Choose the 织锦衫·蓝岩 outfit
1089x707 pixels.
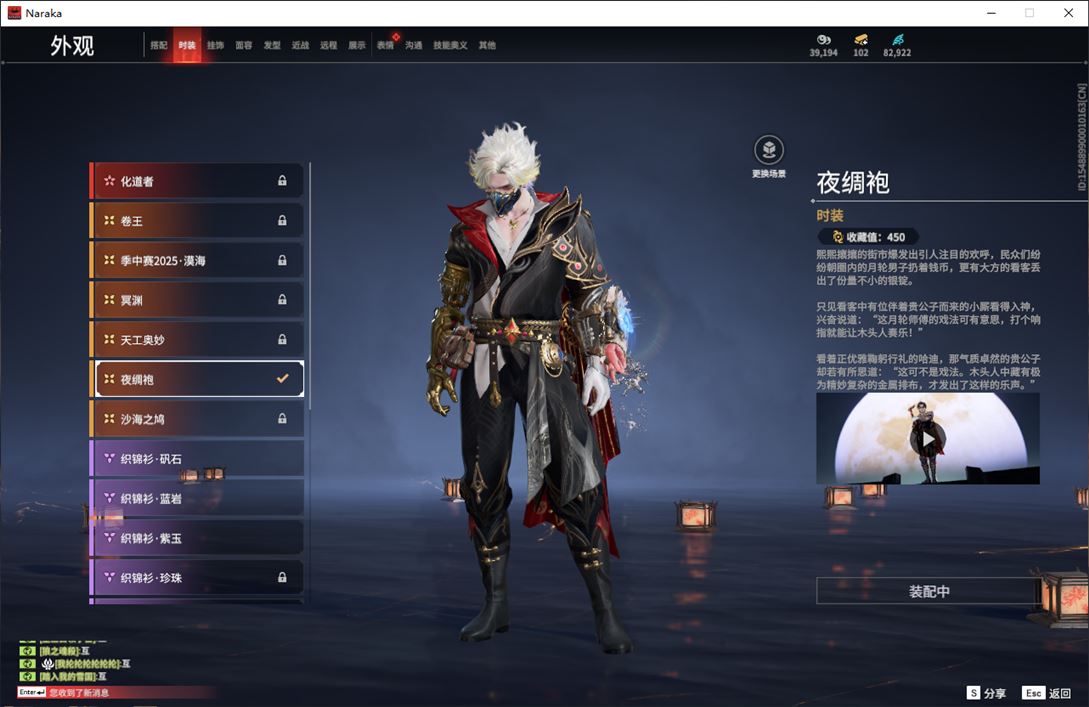pos(198,498)
